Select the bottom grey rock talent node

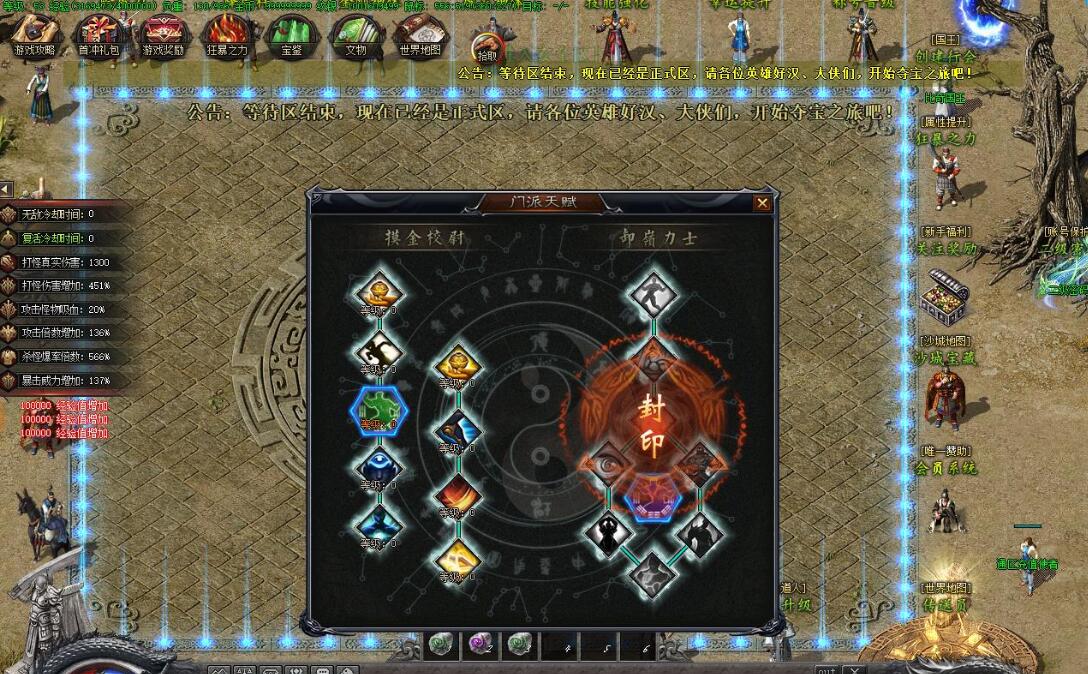click(x=652, y=573)
